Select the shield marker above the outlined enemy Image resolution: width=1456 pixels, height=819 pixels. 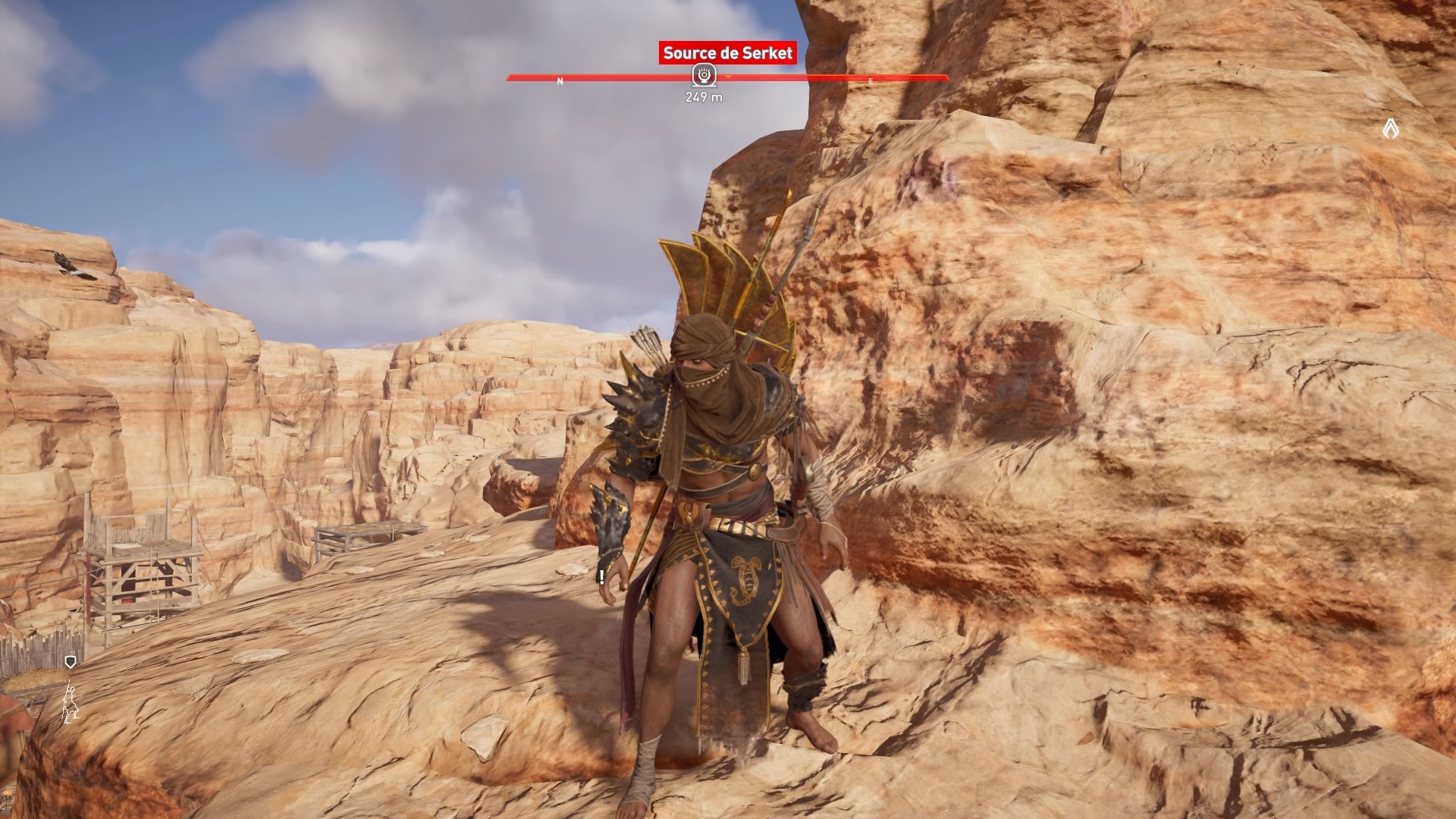[x=71, y=663]
